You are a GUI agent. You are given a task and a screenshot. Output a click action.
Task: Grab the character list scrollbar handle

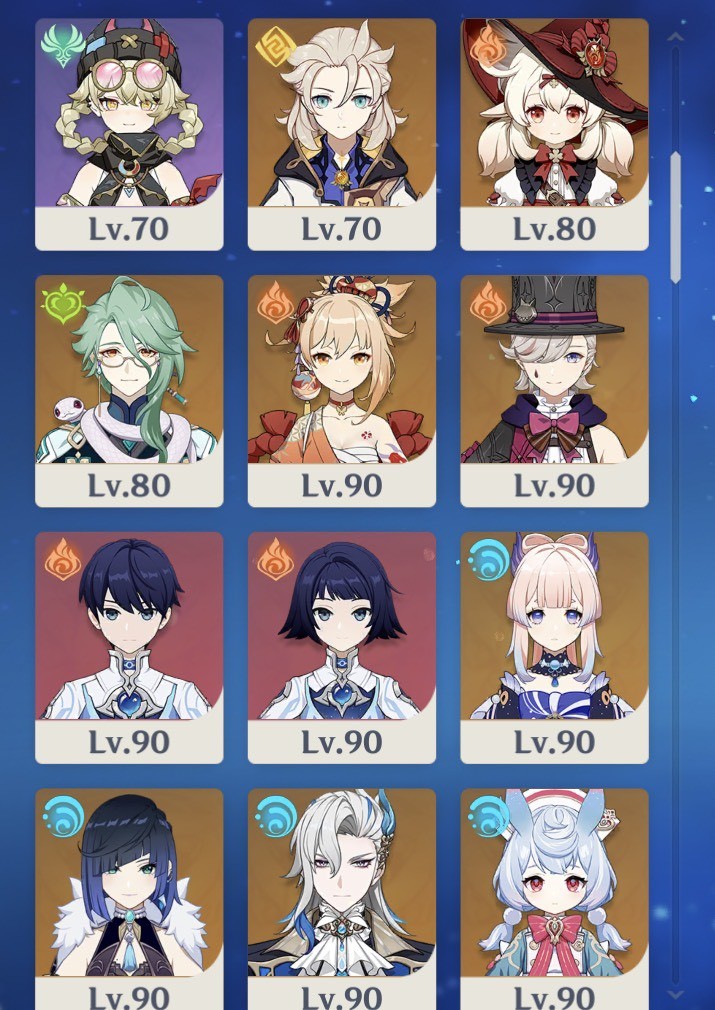click(x=676, y=216)
